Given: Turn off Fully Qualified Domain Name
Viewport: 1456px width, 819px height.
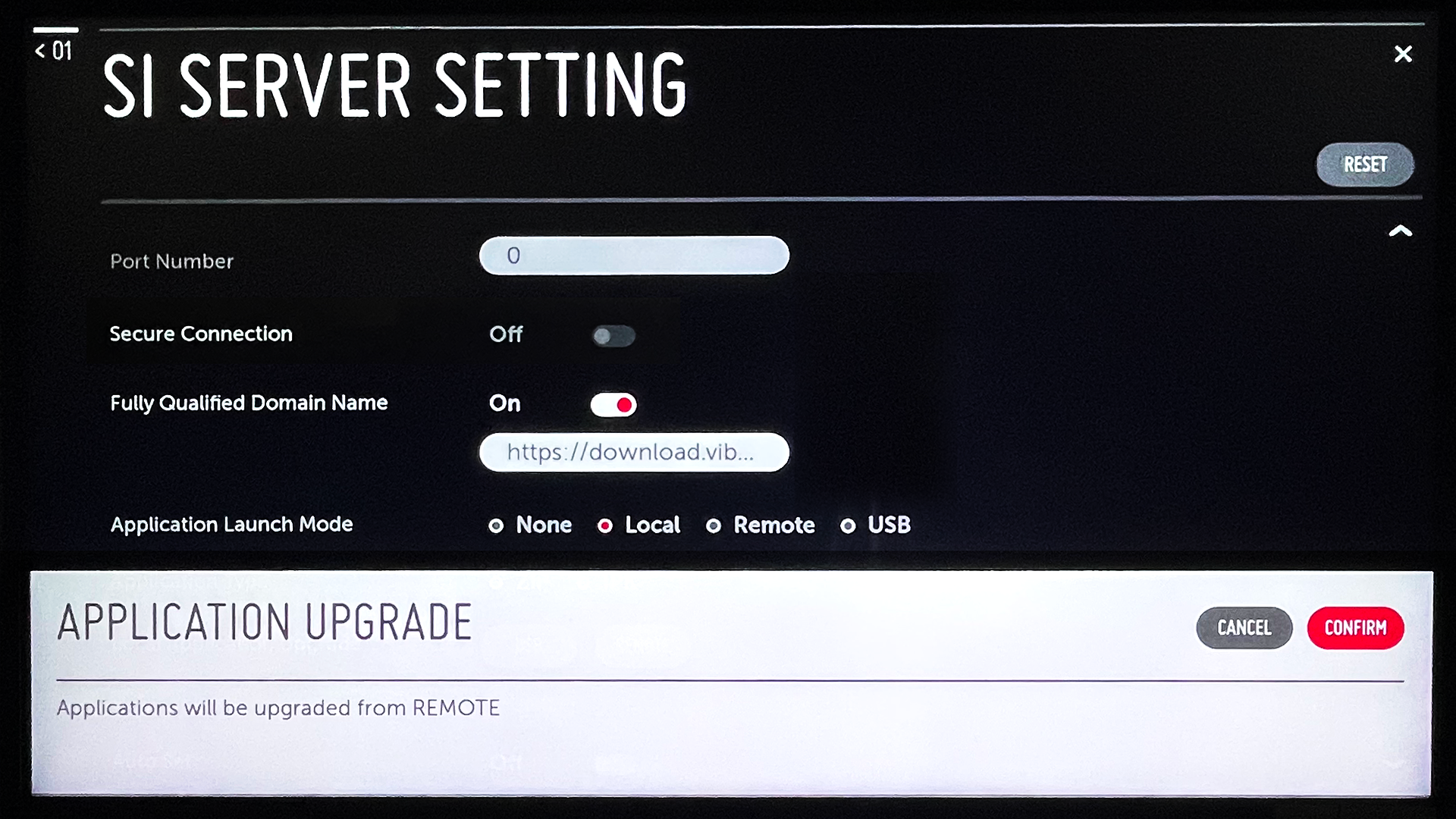Looking at the screenshot, I should tap(613, 404).
